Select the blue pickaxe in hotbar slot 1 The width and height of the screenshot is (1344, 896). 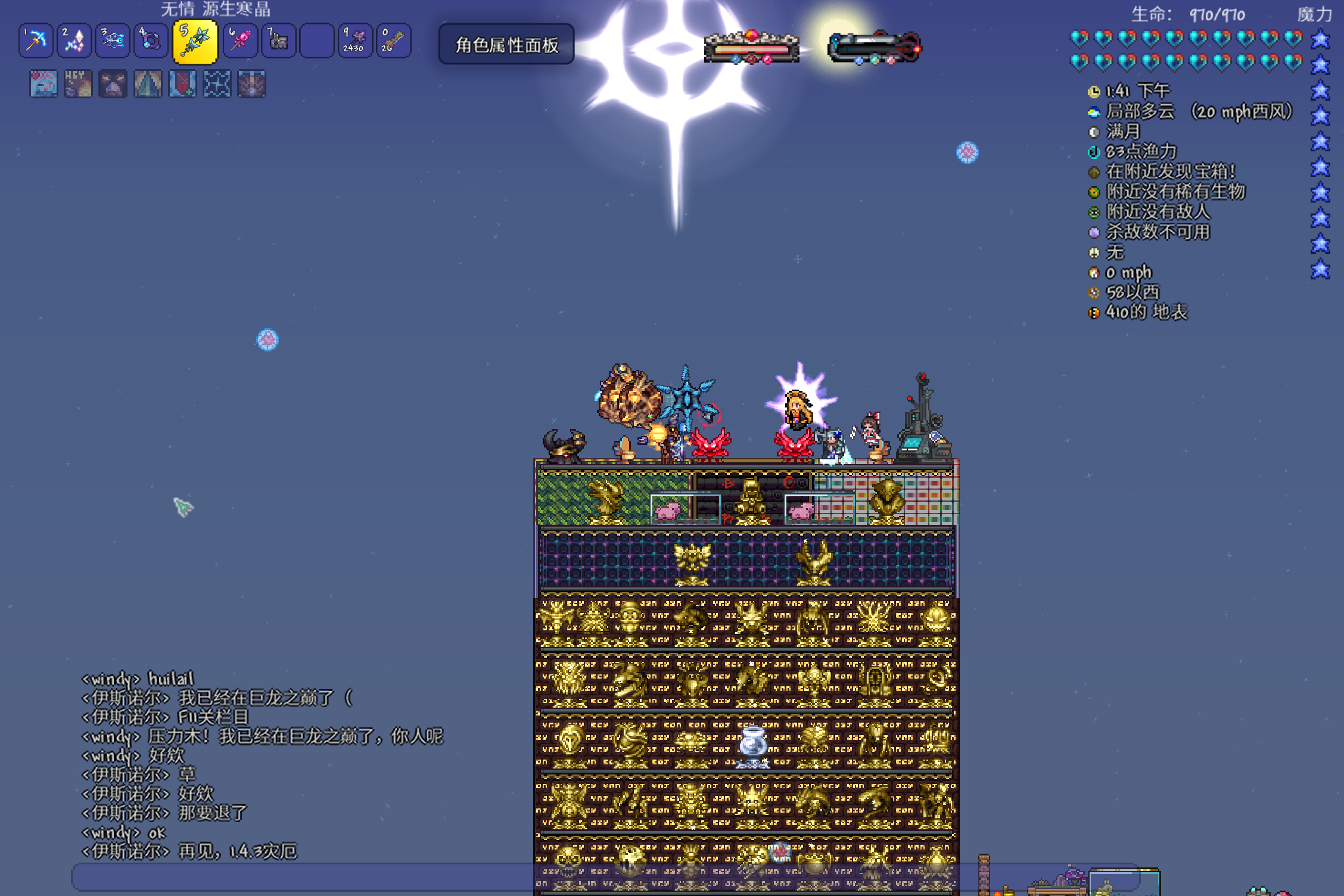coord(36,41)
